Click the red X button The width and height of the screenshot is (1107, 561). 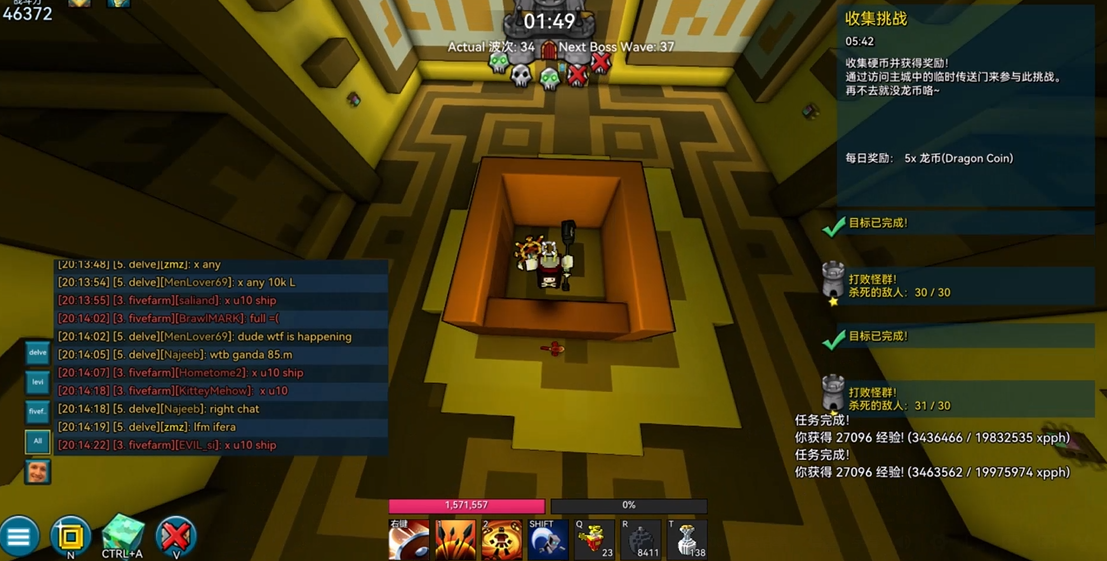[176, 536]
